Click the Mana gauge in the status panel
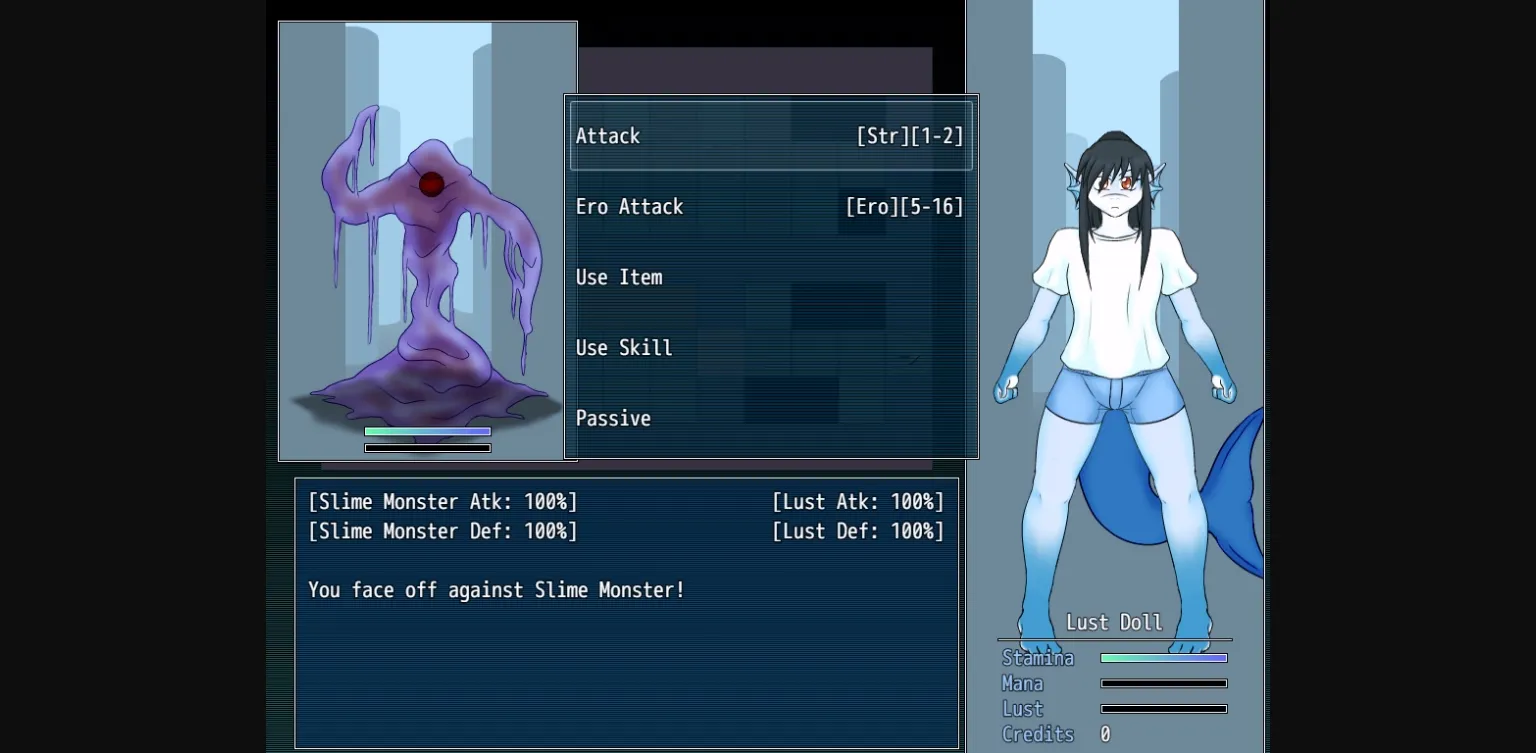This screenshot has height=753, width=1536. 1163,683
